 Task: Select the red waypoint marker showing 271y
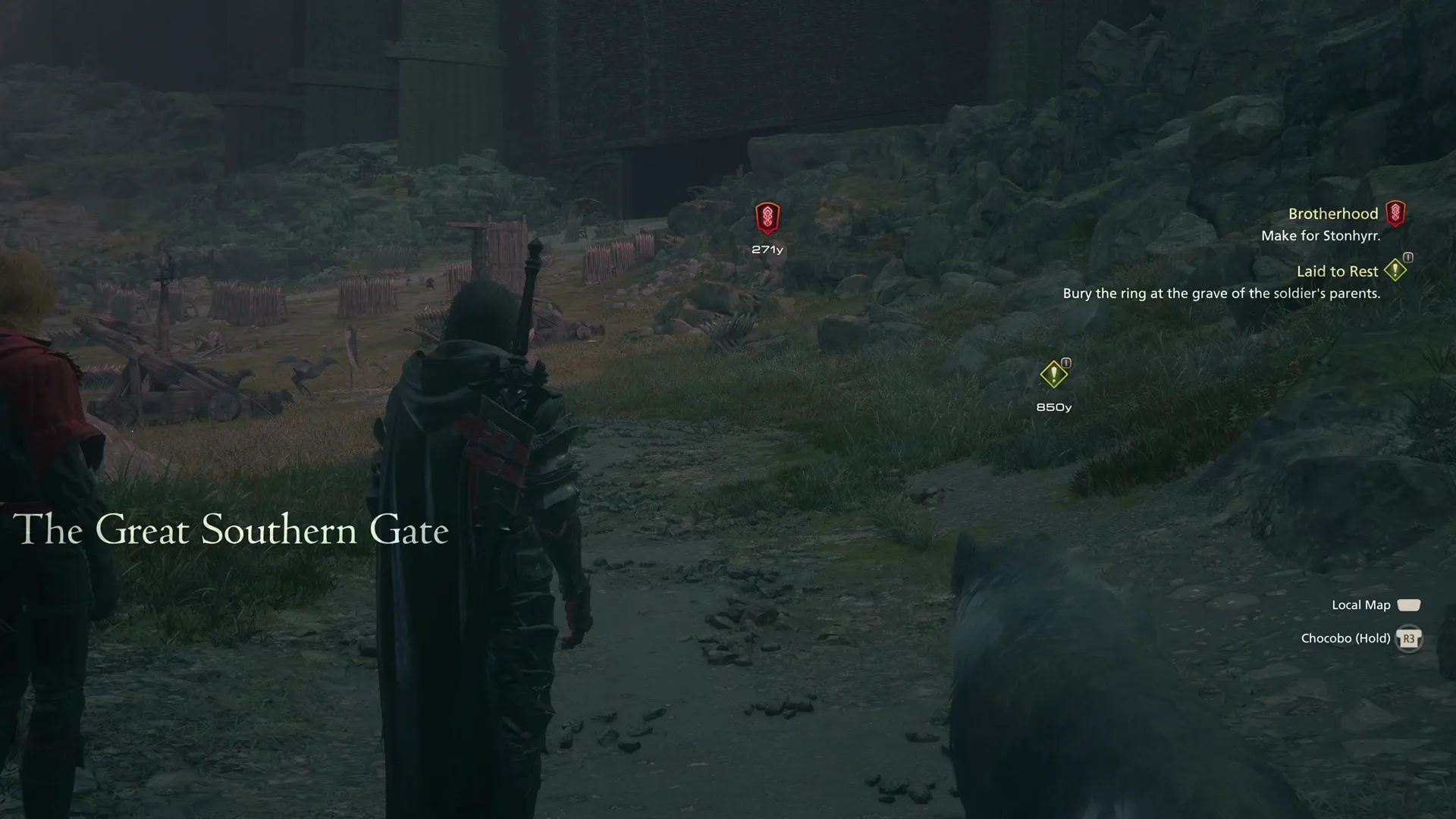[767, 218]
